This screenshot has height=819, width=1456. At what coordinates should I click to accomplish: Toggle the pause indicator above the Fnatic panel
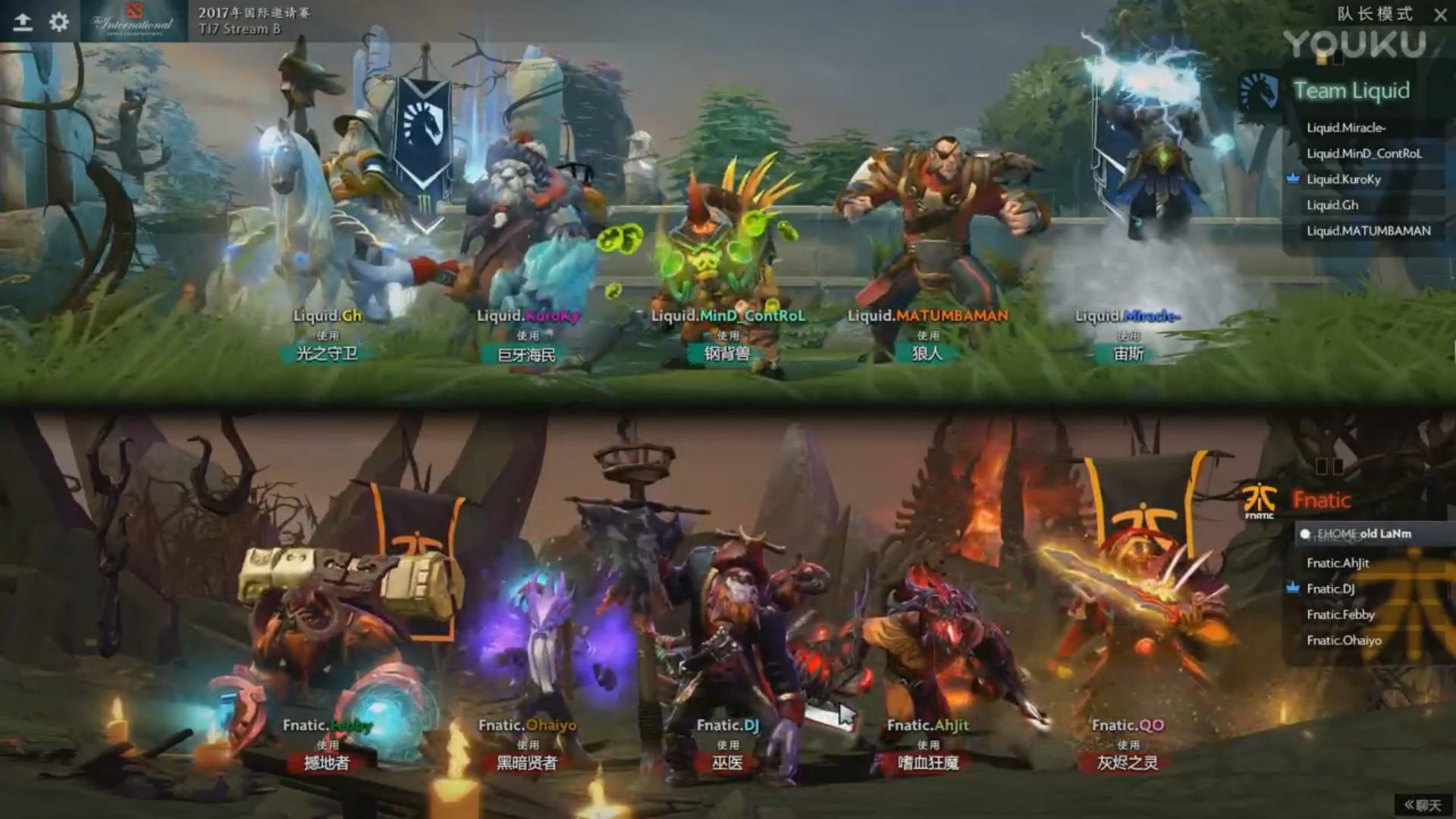(1329, 466)
